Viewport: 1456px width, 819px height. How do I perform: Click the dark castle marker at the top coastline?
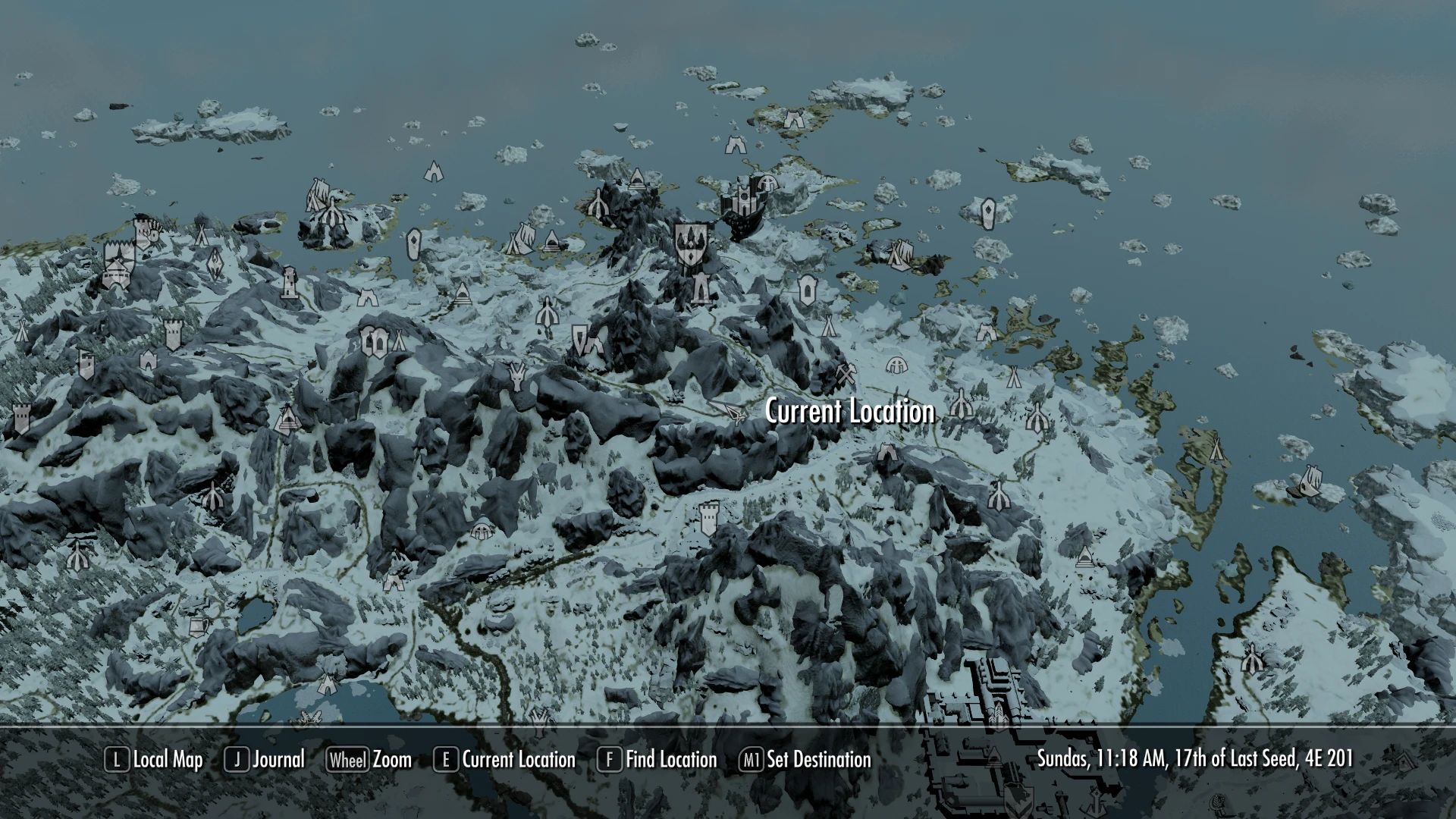pos(743,201)
